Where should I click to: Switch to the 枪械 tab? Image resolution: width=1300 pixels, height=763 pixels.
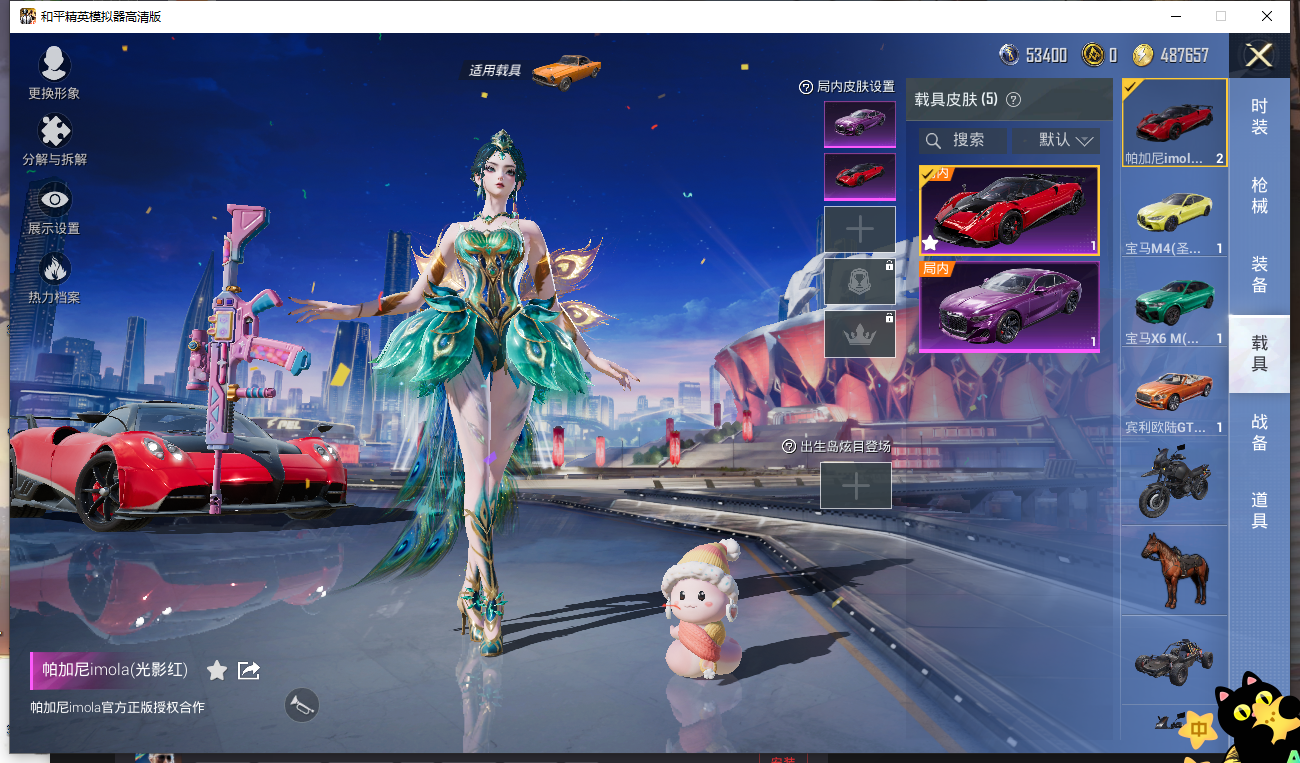point(1259,196)
